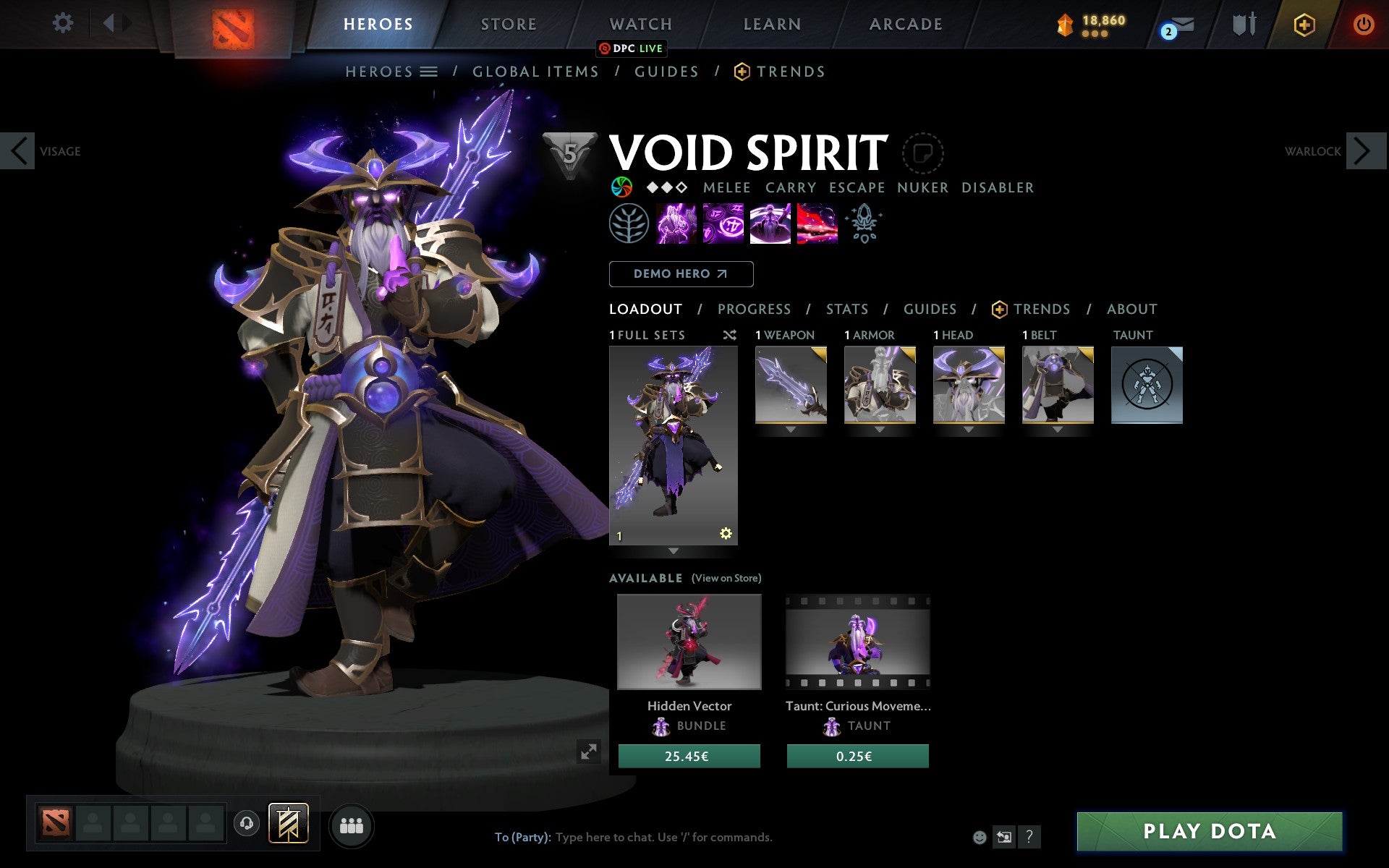Open the emoticon smiley near chat
1389x868 pixels.
click(980, 837)
